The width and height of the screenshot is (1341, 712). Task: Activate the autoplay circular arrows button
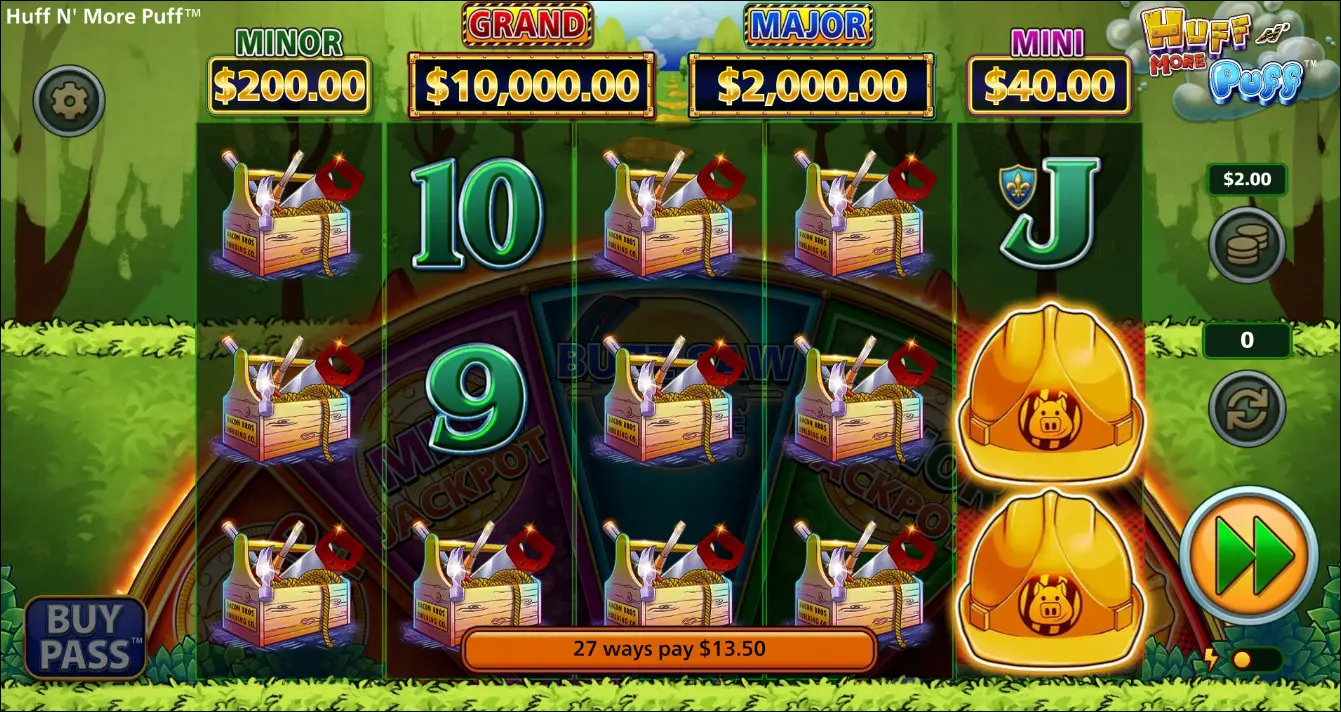point(1246,408)
